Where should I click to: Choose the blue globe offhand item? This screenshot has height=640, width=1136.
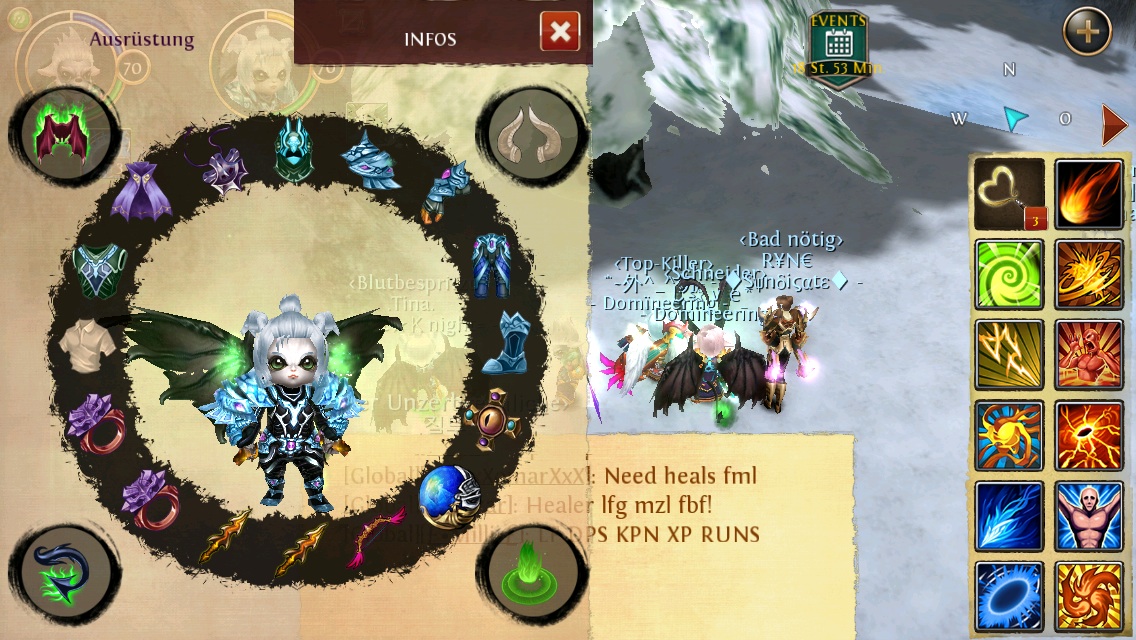click(446, 496)
